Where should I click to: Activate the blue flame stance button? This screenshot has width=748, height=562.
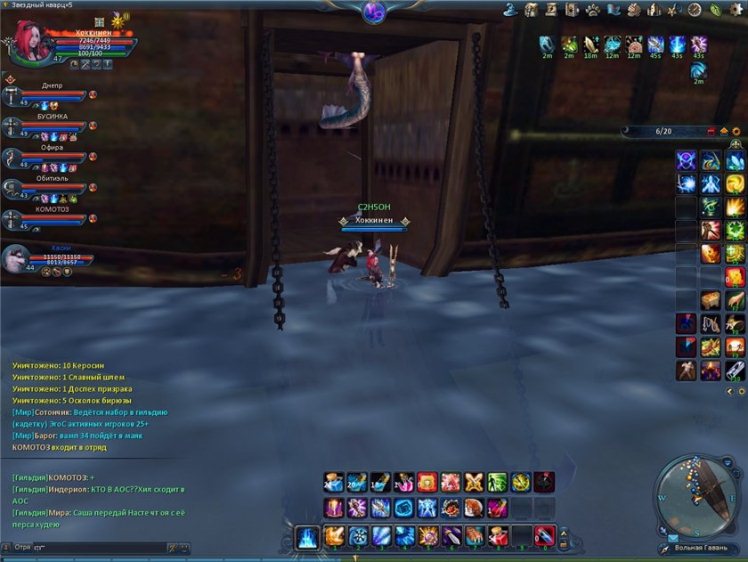click(x=308, y=537)
